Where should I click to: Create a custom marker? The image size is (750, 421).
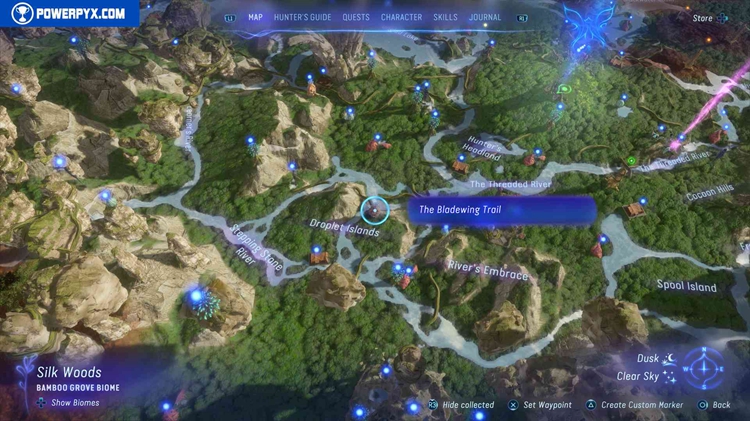(x=641, y=405)
